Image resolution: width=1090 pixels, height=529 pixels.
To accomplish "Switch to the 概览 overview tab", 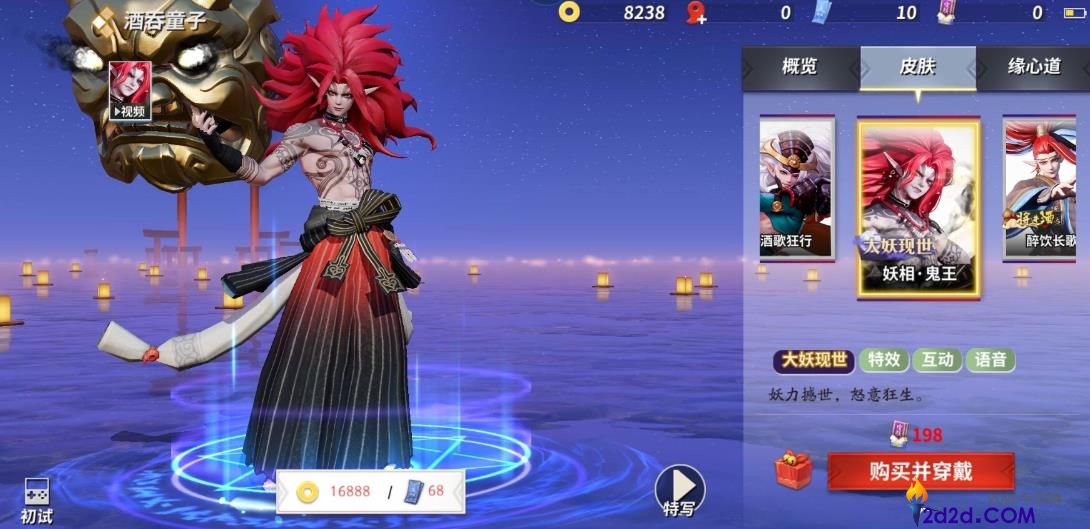I will click(x=799, y=68).
